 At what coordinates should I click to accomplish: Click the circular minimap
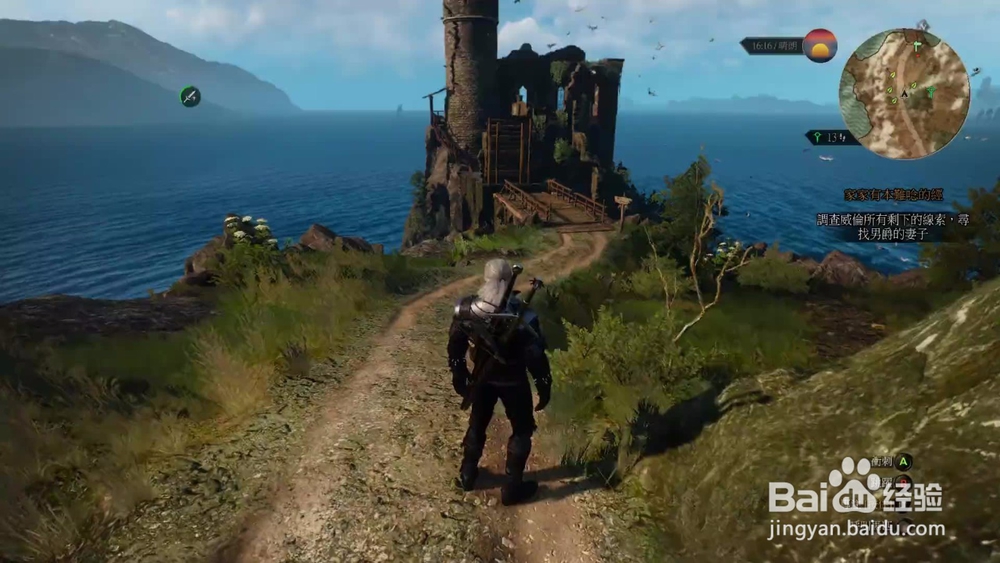pyautogui.click(x=904, y=93)
